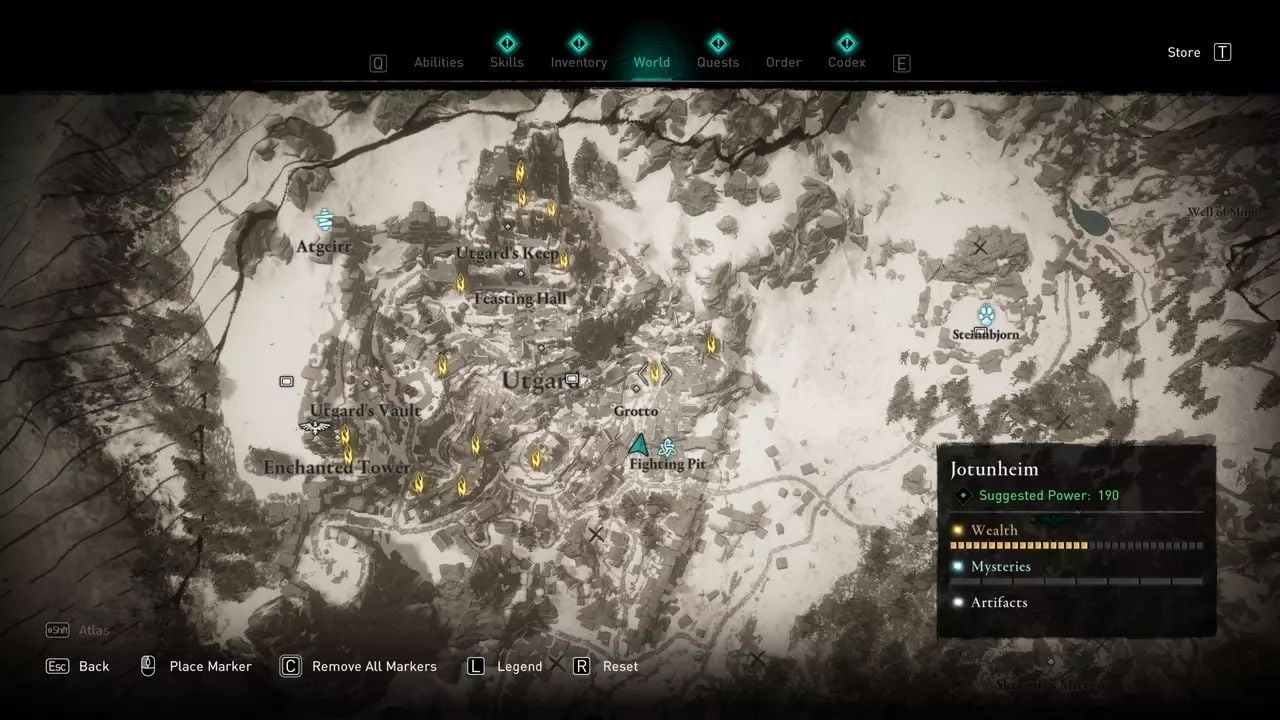The image size is (1280, 720).
Task: Go to the Quests tab
Action: pyautogui.click(x=717, y=62)
